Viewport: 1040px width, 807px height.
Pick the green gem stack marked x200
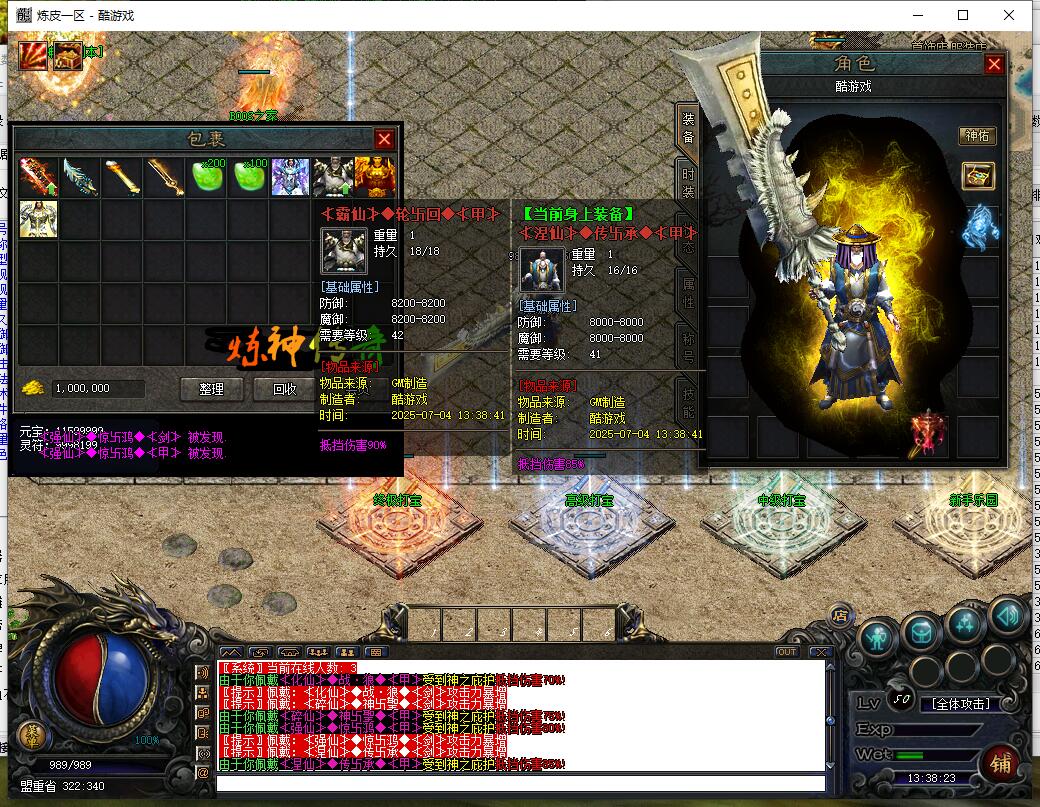[x=206, y=177]
